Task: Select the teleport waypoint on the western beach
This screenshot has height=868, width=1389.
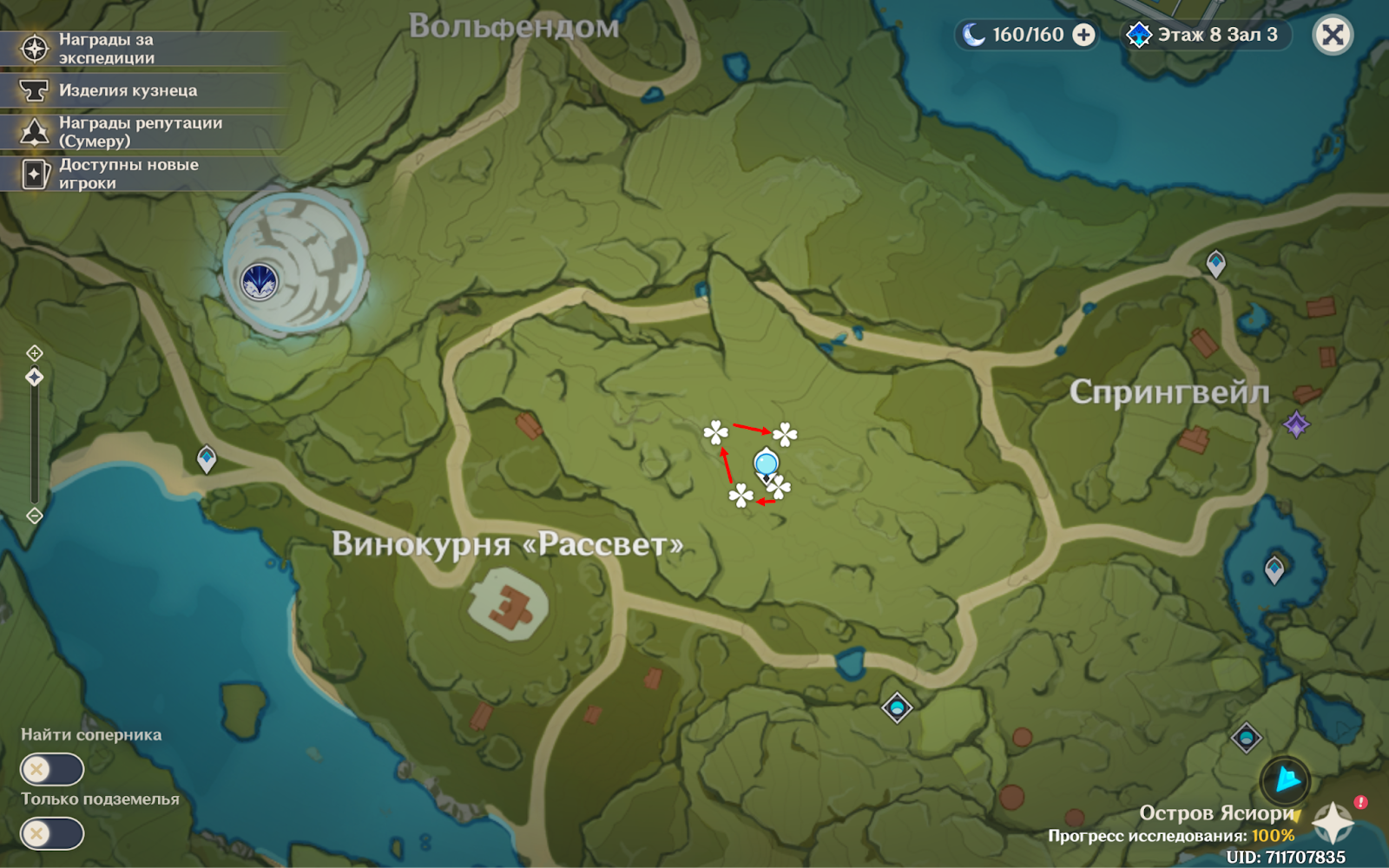Action: point(207,457)
